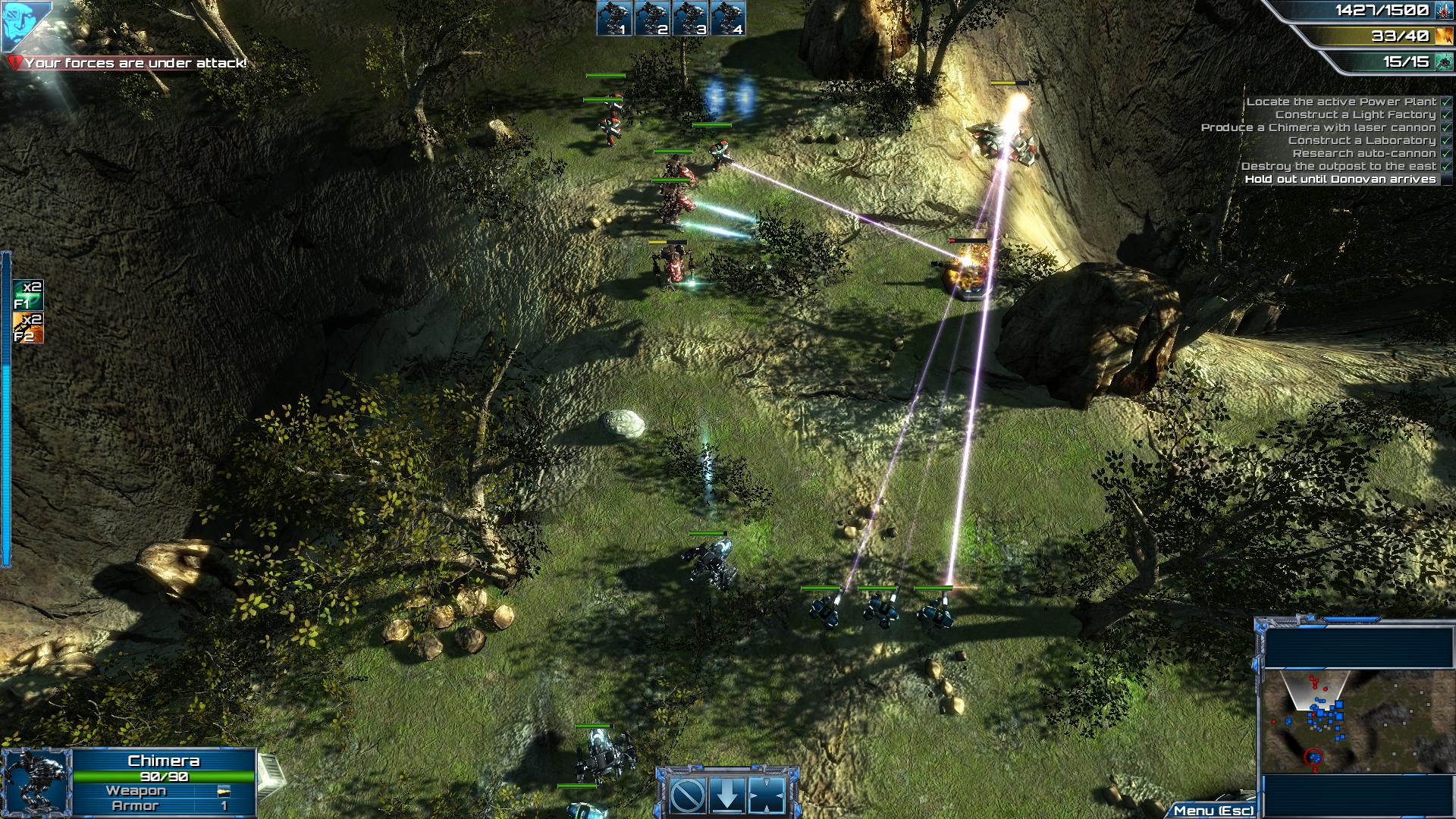1456x819 pixels.
Task: Select control group 1 unit icon
Action: pyautogui.click(x=615, y=18)
